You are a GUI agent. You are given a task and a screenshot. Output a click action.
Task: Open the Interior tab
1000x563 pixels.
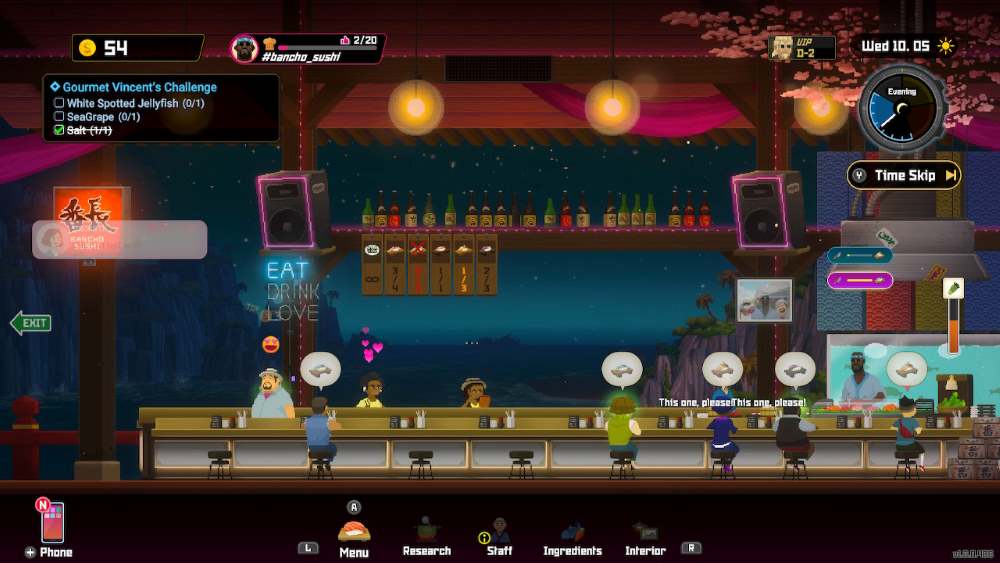pos(645,537)
